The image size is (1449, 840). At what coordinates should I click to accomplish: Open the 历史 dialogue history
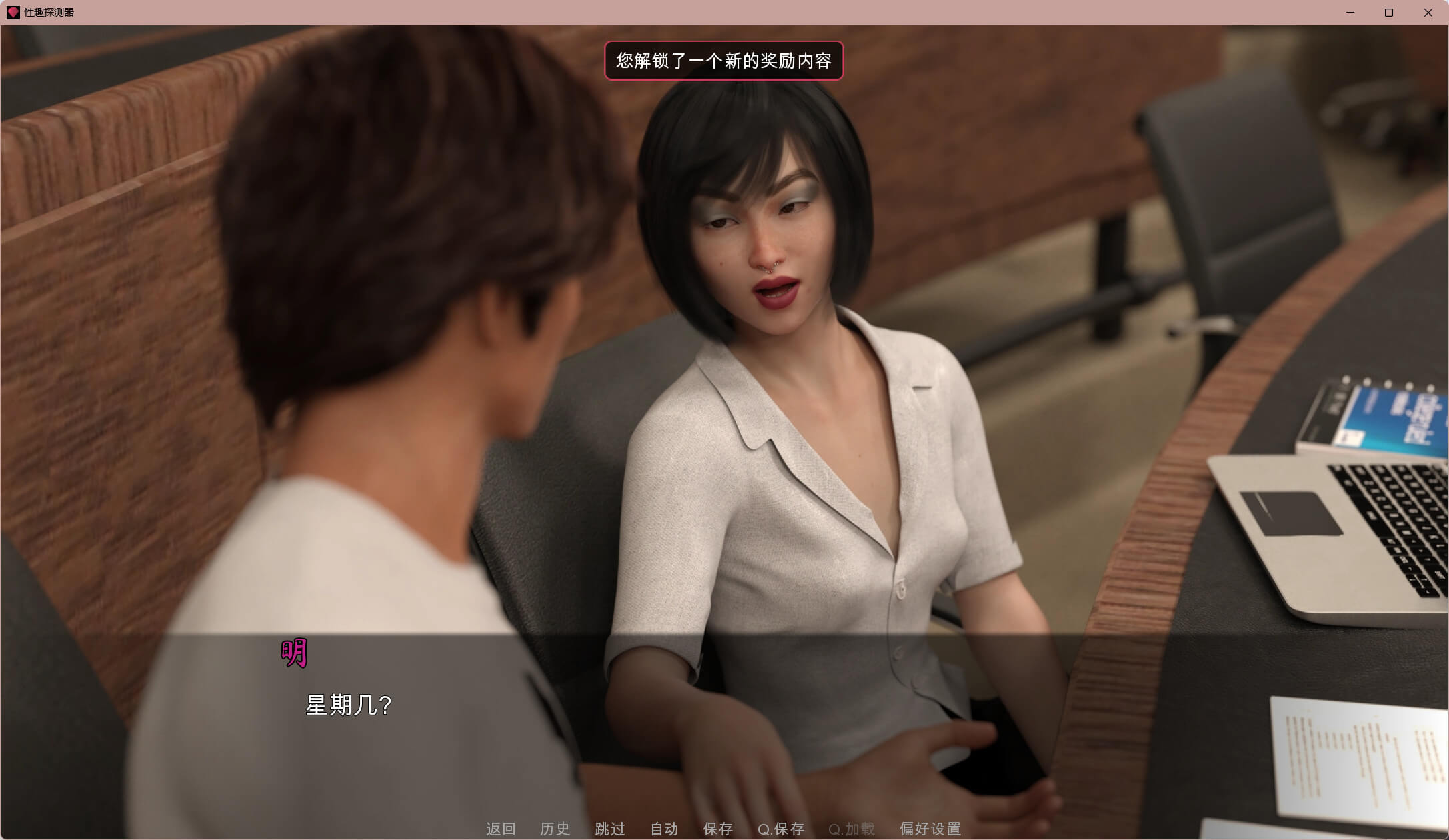click(555, 829)
